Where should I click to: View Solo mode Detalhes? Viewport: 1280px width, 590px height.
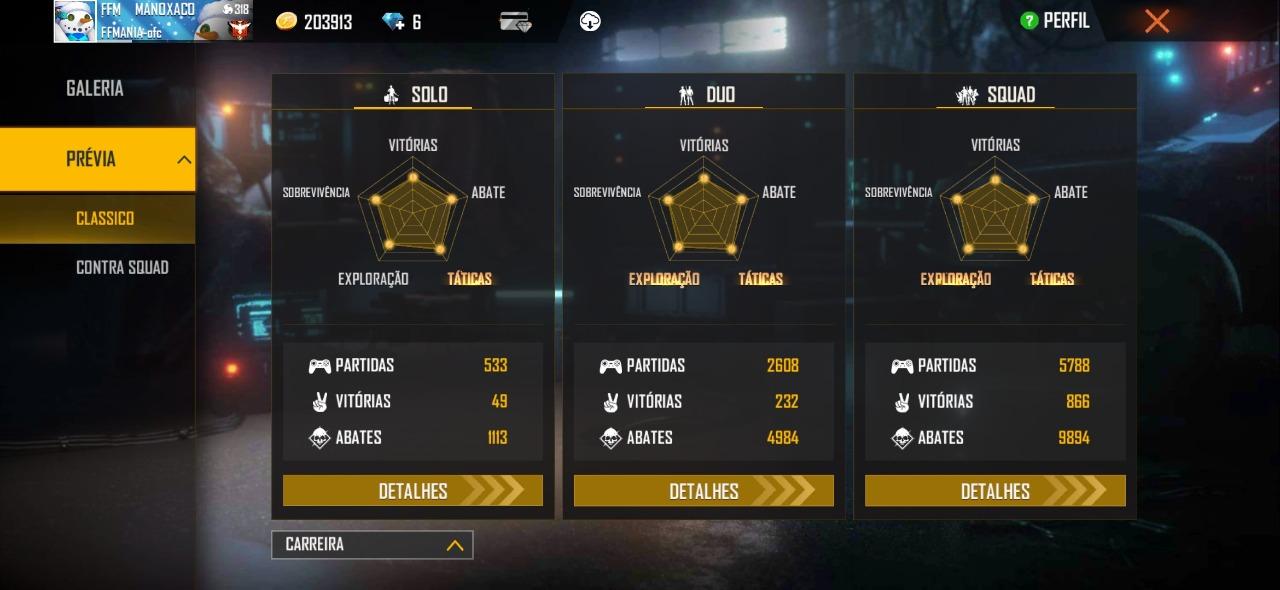[x=413, y=491]
